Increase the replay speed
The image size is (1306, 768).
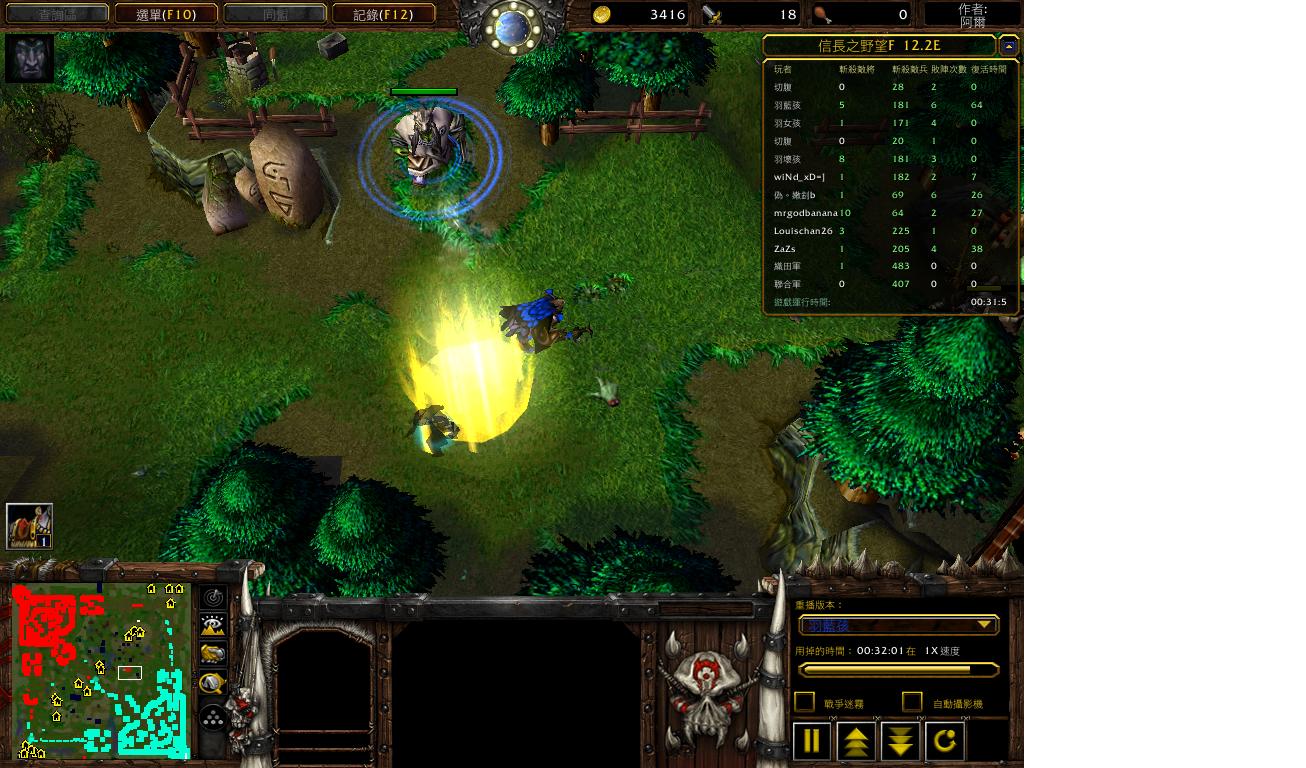pyautogui.click(x=857, y=741)
